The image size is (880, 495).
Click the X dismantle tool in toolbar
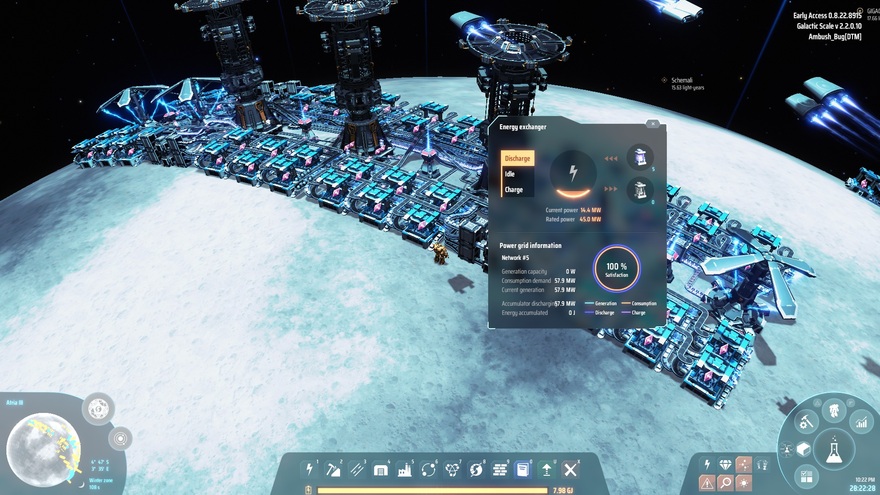coord(571,469)
